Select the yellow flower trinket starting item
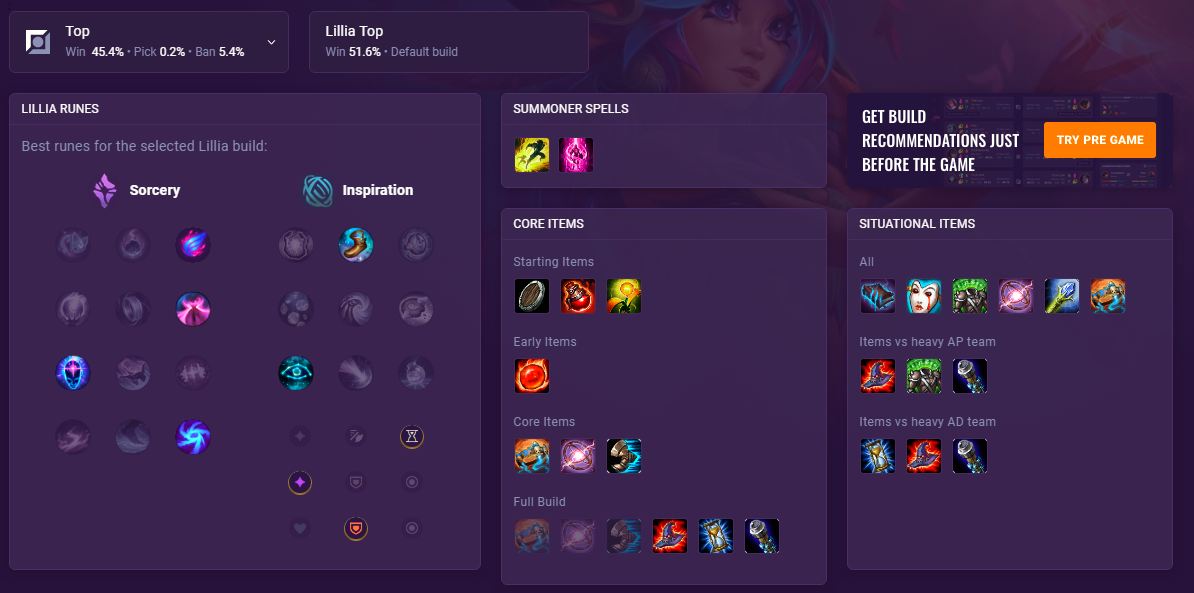This screenshot has height=593, width=1194. pos(624,296)
